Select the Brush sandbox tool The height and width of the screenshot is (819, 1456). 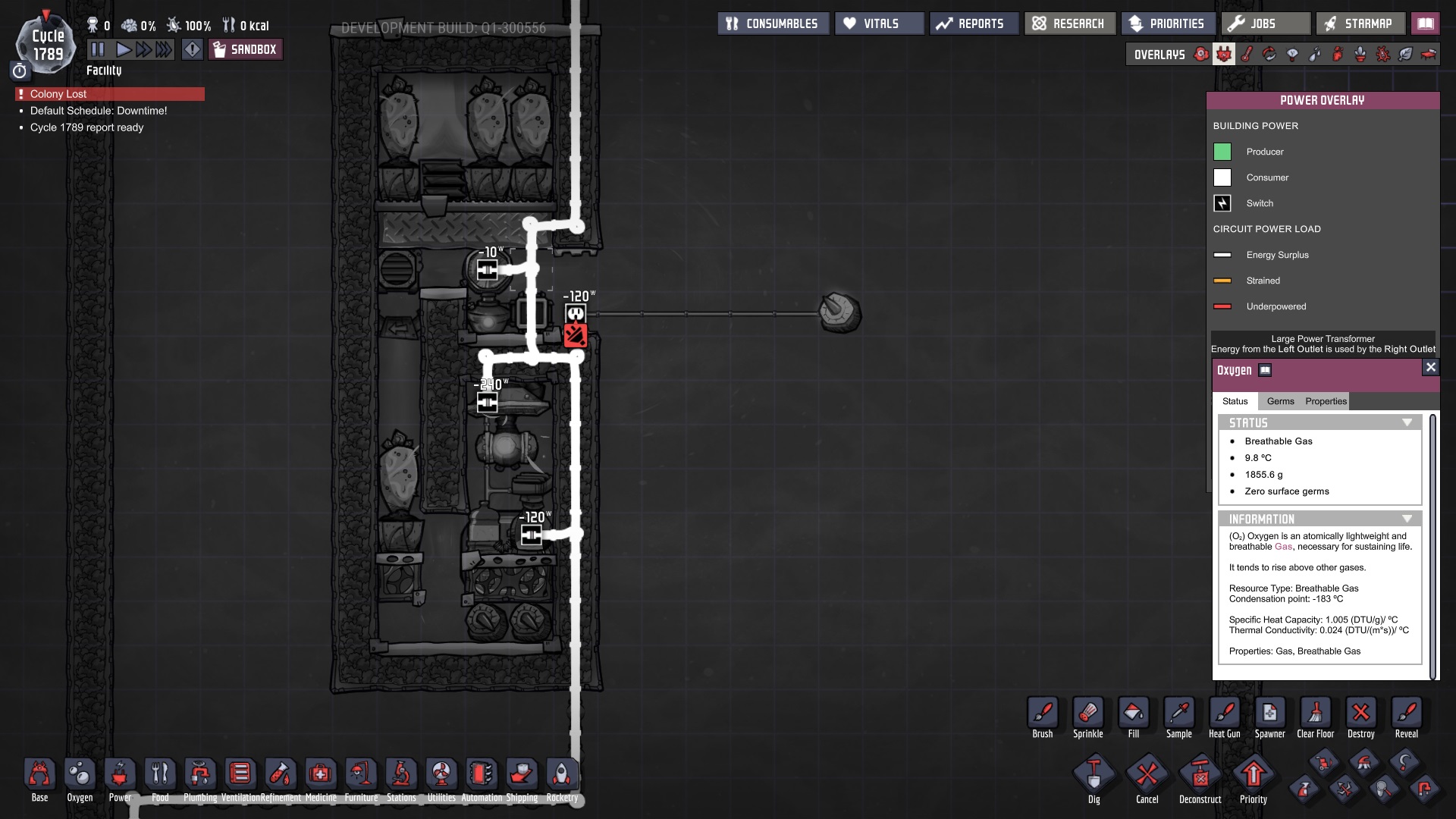[x=1042, y=713]
